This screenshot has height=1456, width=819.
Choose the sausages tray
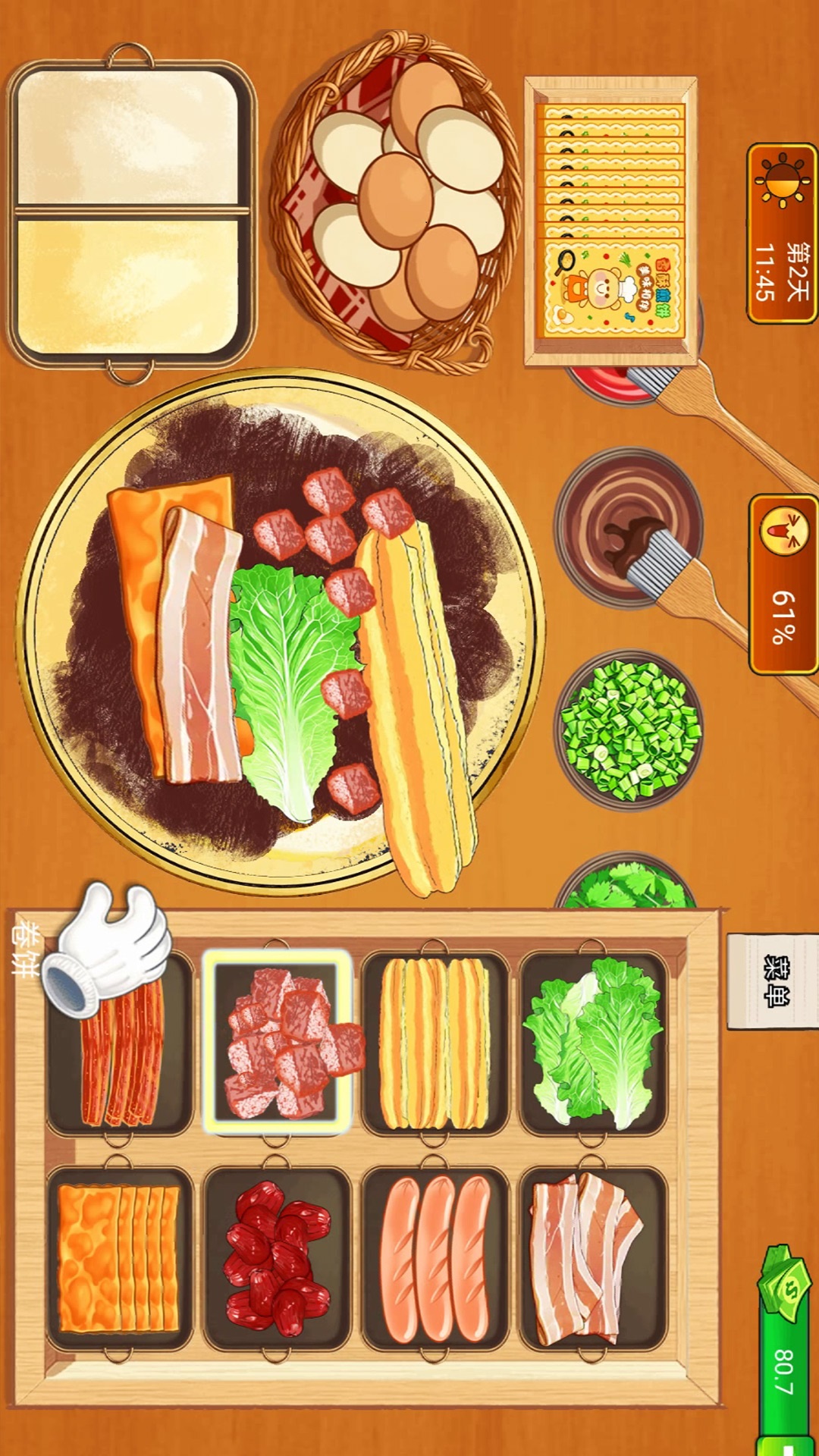(x=435, y=1258)
